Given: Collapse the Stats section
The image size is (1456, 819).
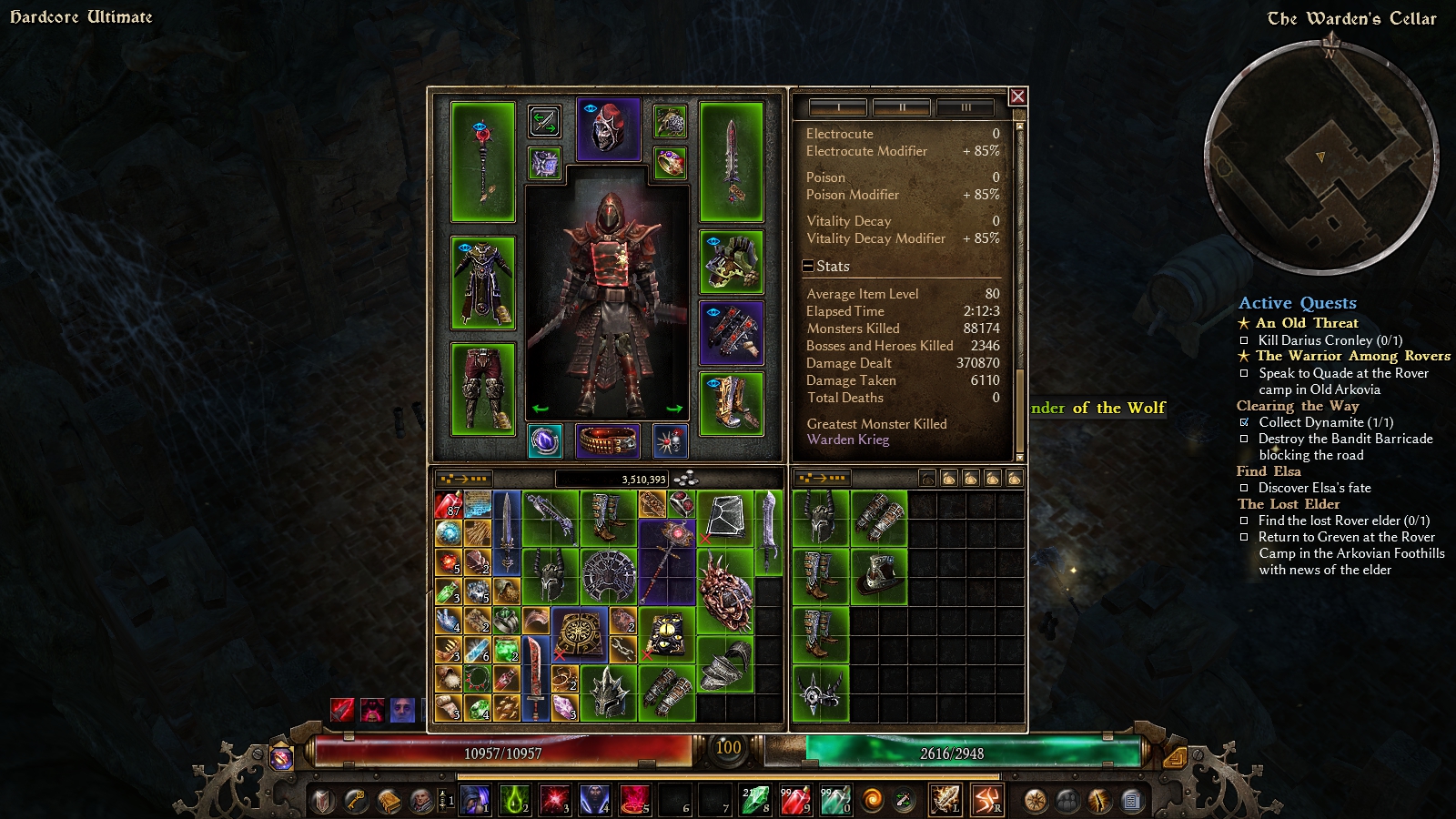Looking at the screenshot, I should [x=808, y=267].
